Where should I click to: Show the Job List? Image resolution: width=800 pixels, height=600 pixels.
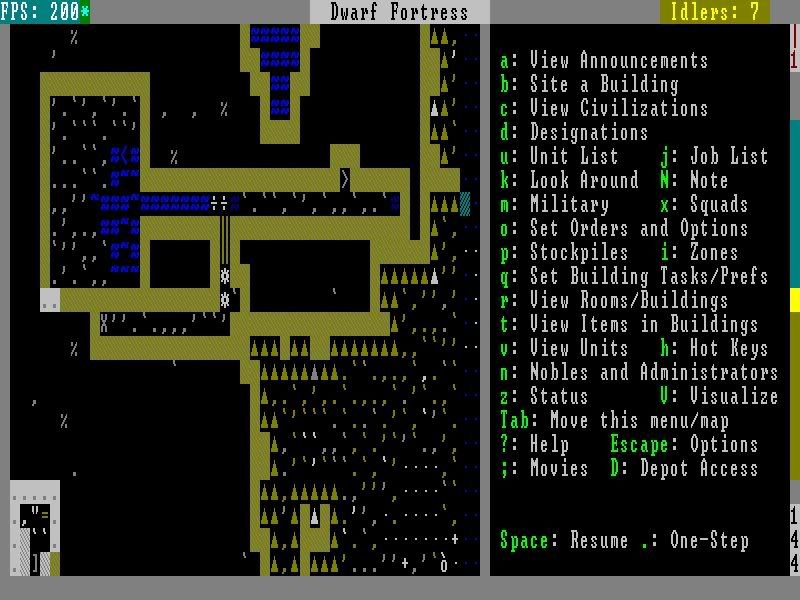(x=714, y=157)
